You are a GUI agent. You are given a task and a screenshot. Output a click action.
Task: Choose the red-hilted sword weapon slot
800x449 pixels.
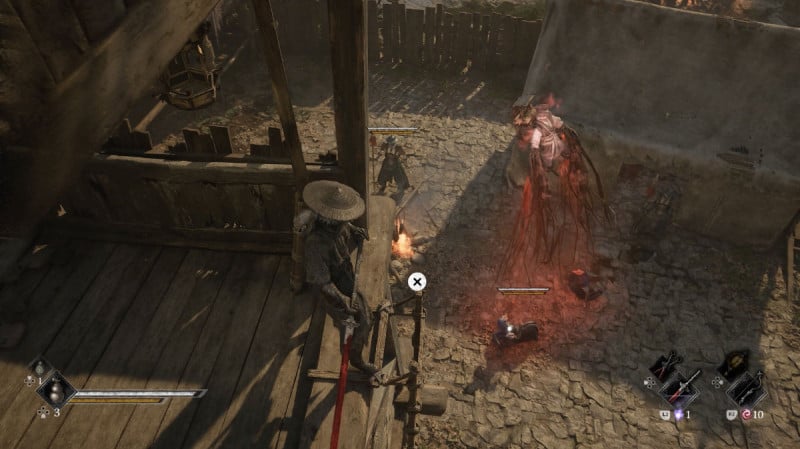pos(682,388)
